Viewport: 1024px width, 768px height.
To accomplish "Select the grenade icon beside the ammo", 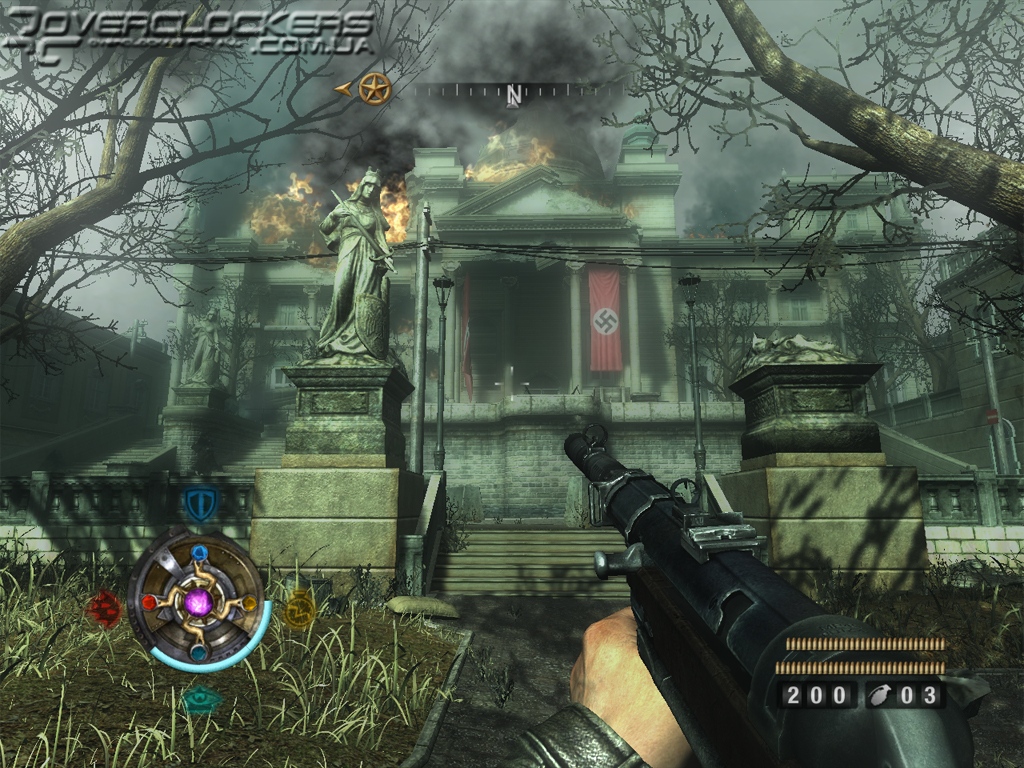I will pos(884,695).
